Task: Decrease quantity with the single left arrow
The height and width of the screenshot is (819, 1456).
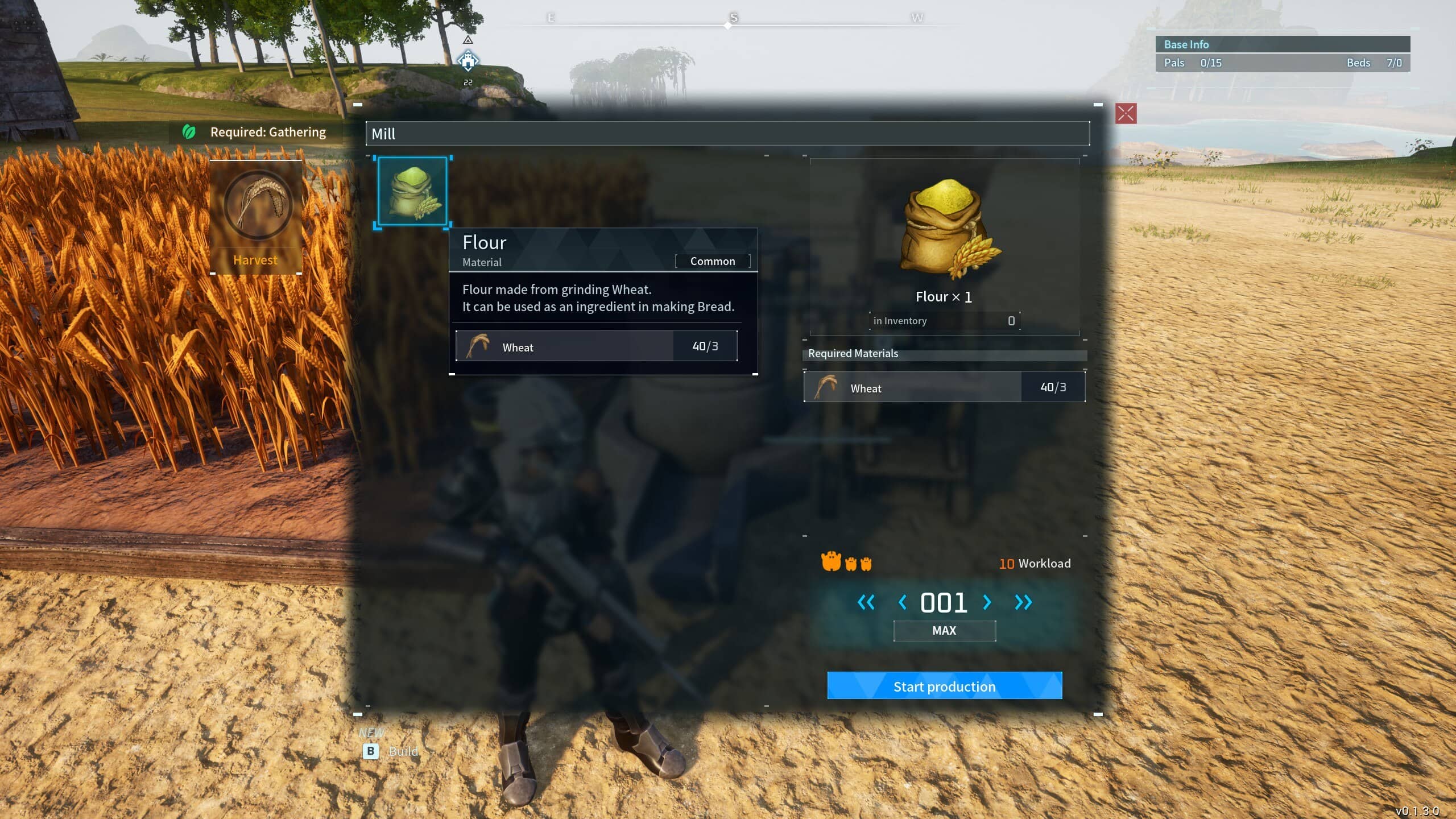Action: coord(903,603)
